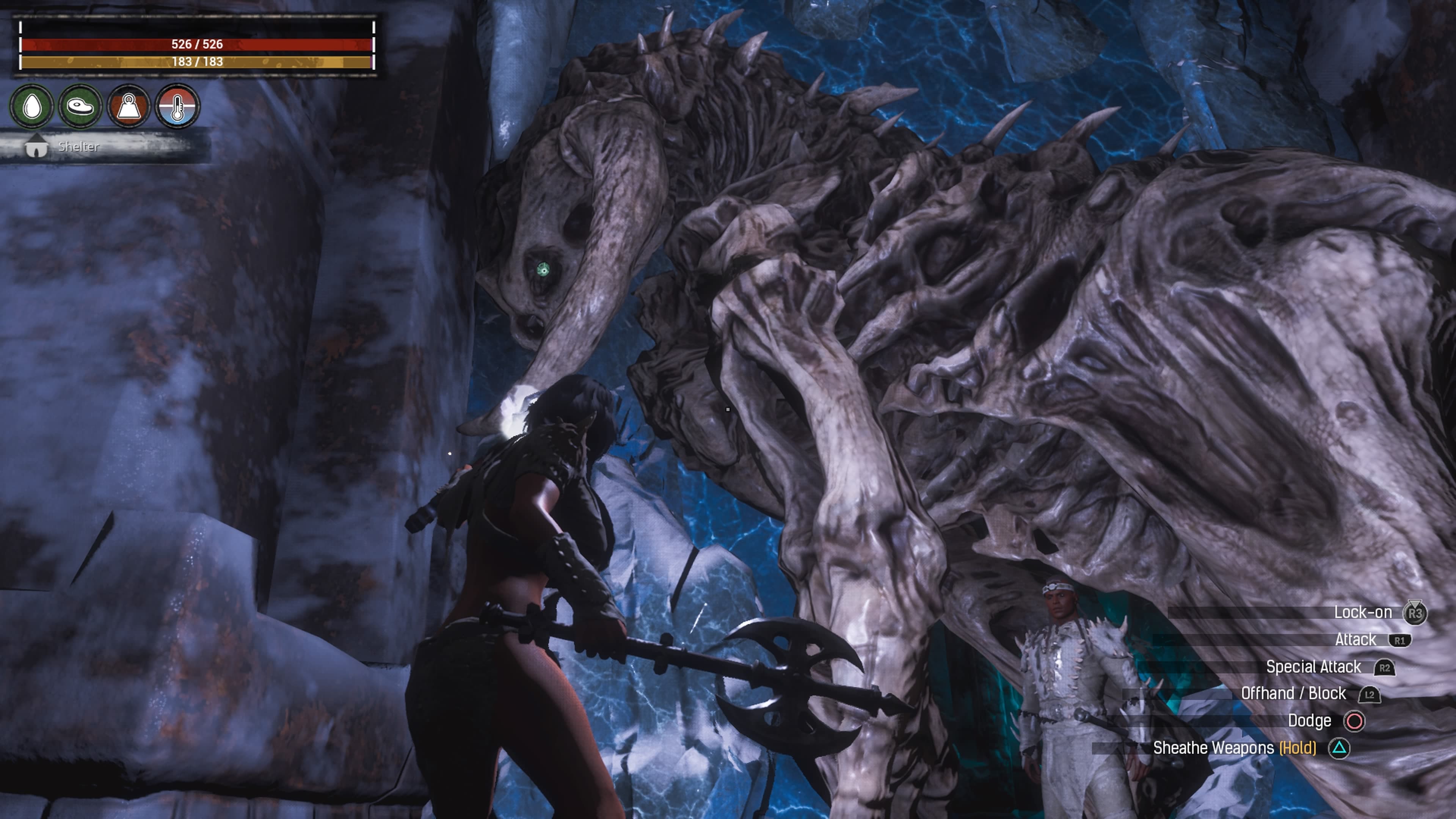Select the water drop thirst icon
Screen dimensions: 1456x819
click(x=31, y=106)
